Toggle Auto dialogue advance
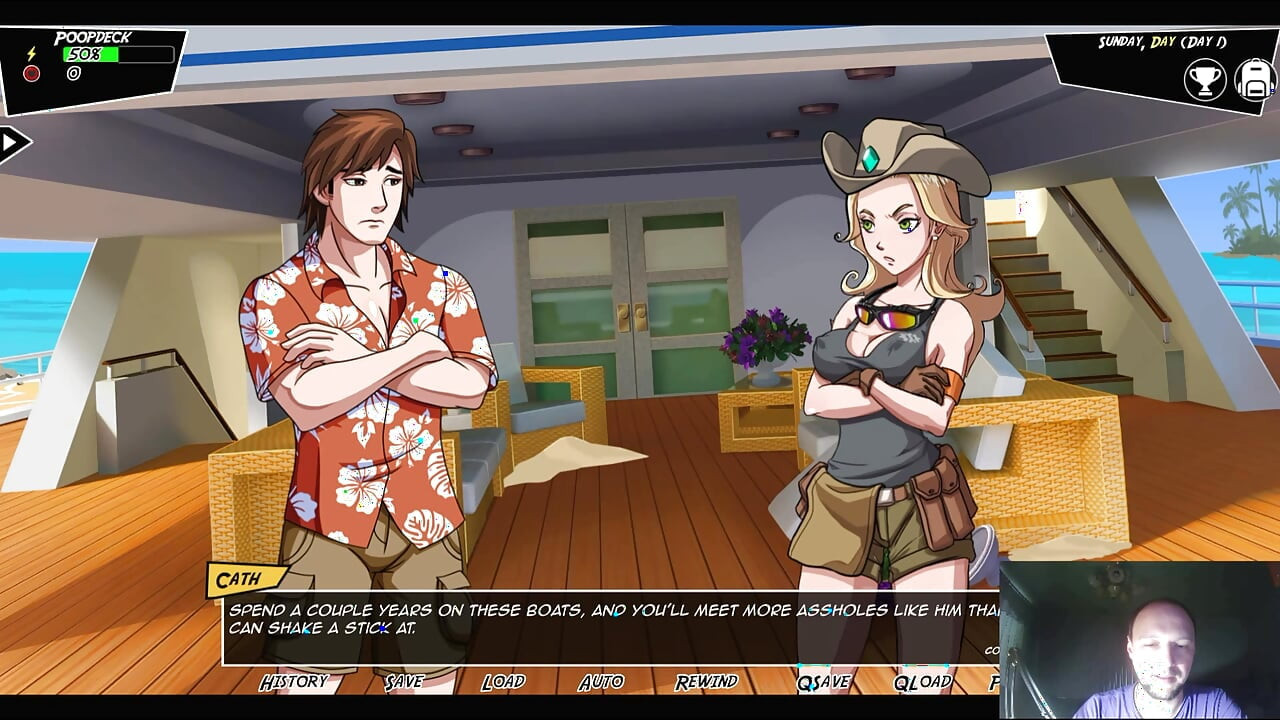 (601, 682)
